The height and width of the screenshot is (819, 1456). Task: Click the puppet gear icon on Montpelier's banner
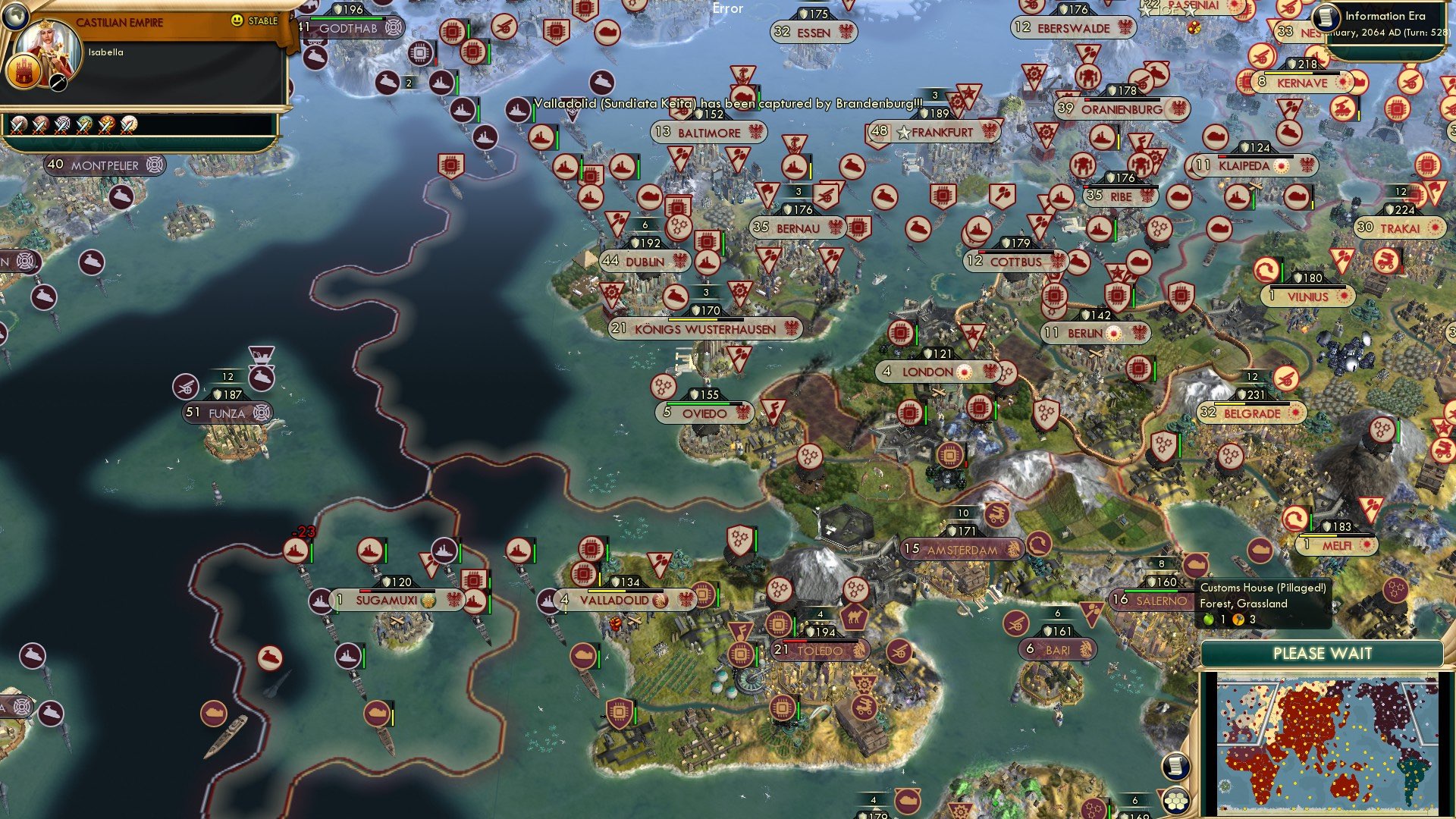tap(154, 165)
